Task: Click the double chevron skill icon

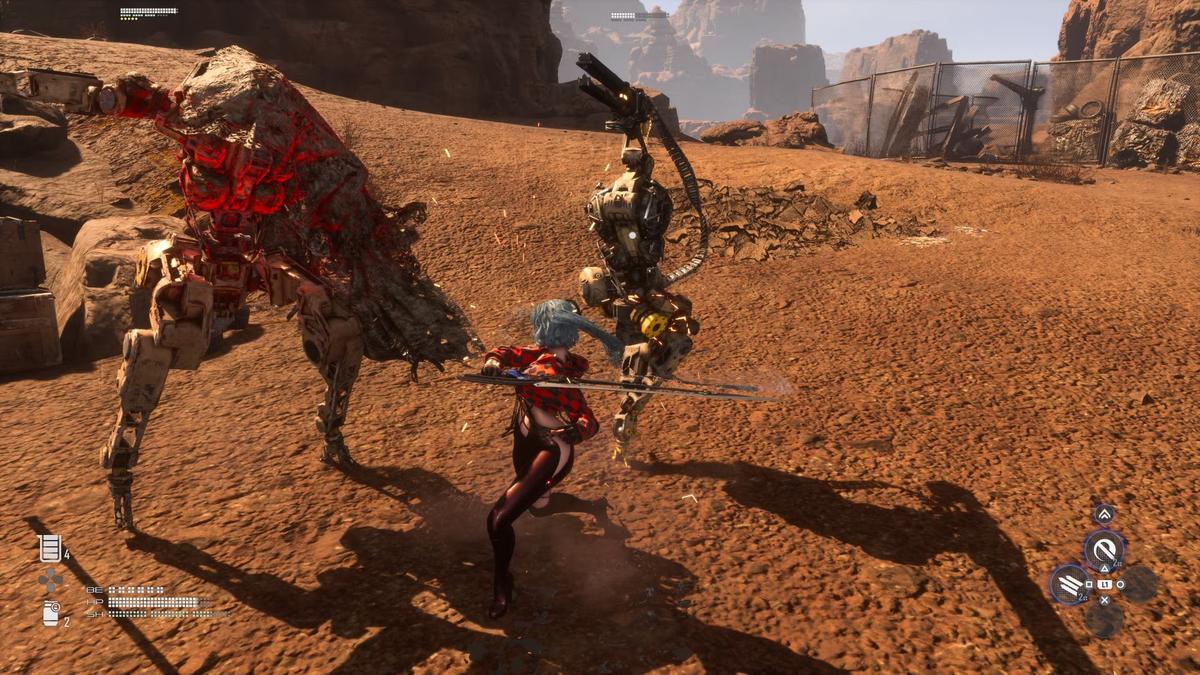Action: click(1104, 515)
